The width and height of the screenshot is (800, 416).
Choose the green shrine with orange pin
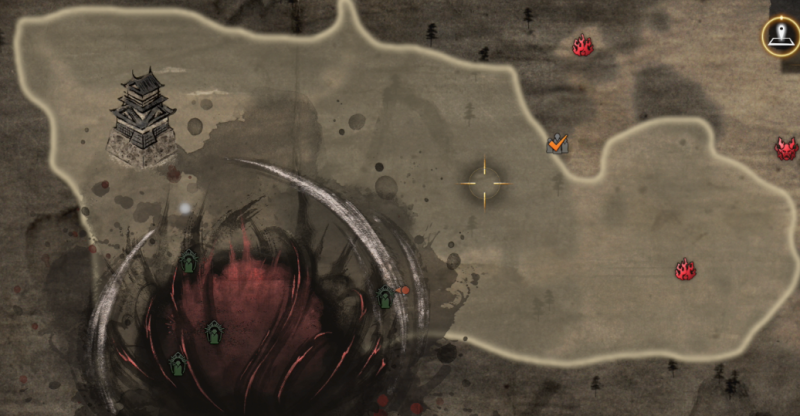(386, 297)
